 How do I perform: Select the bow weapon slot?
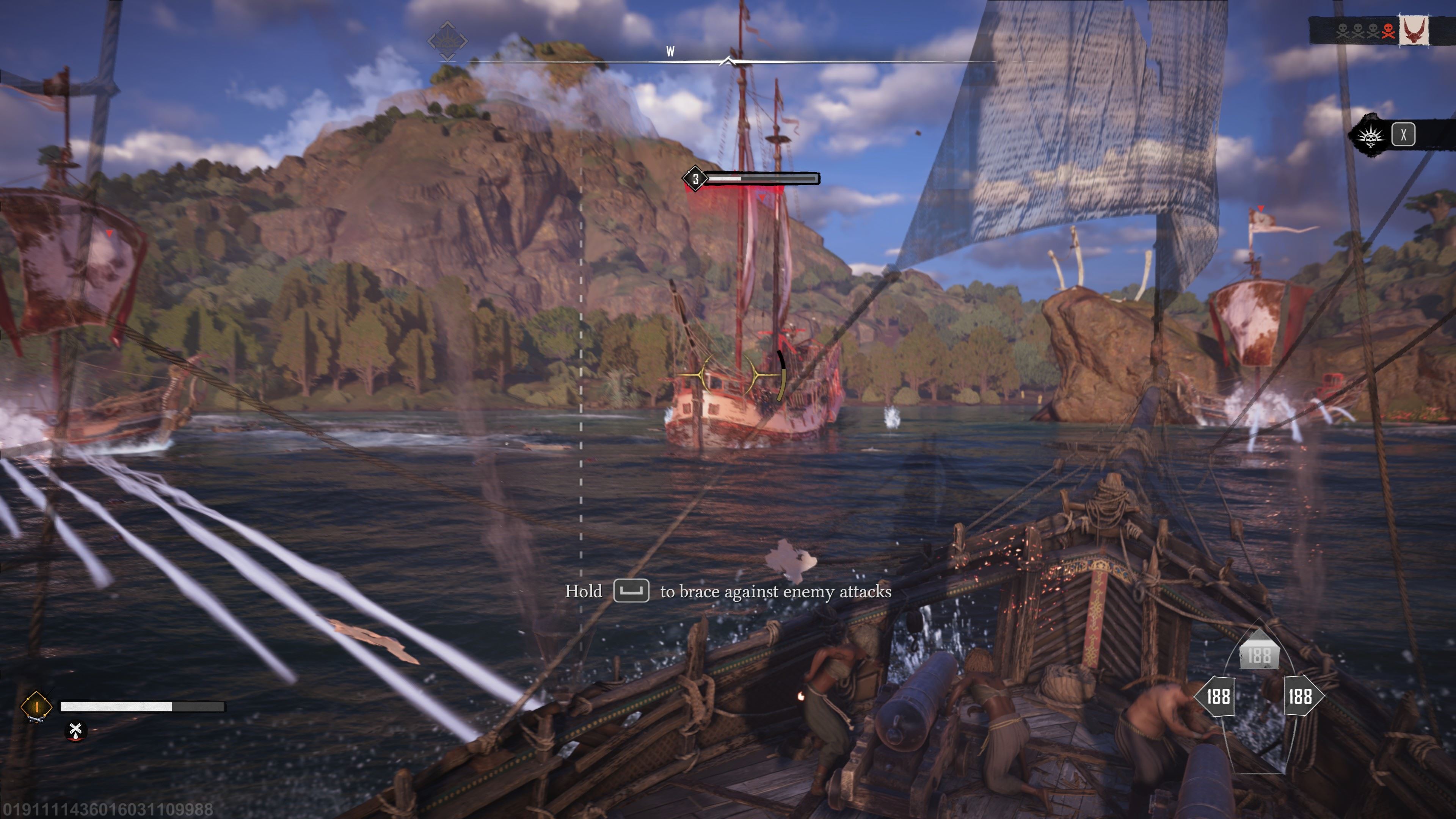coord(1259,655)
